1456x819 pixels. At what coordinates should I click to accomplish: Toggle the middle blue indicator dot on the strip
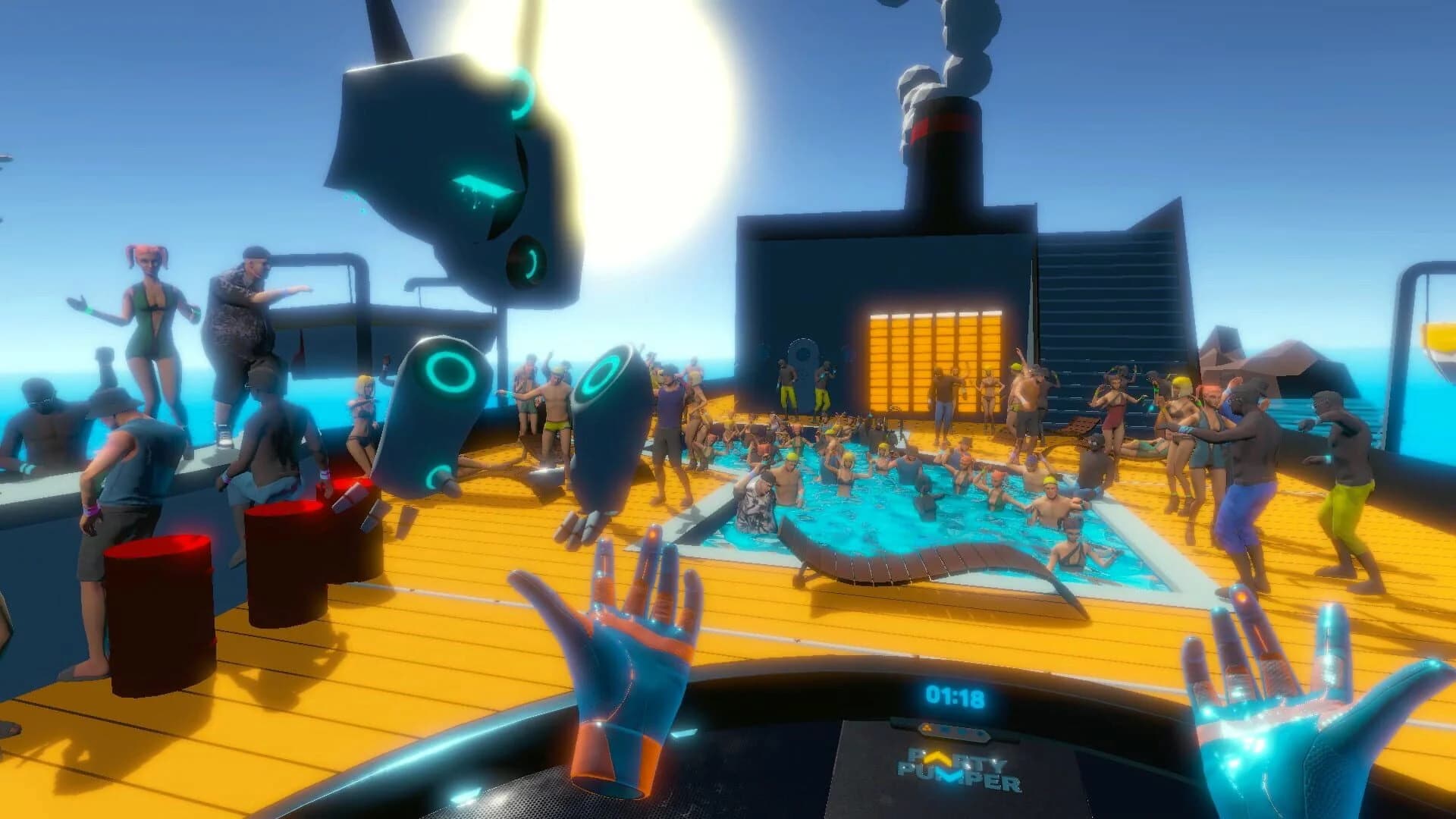click(961, 732)
